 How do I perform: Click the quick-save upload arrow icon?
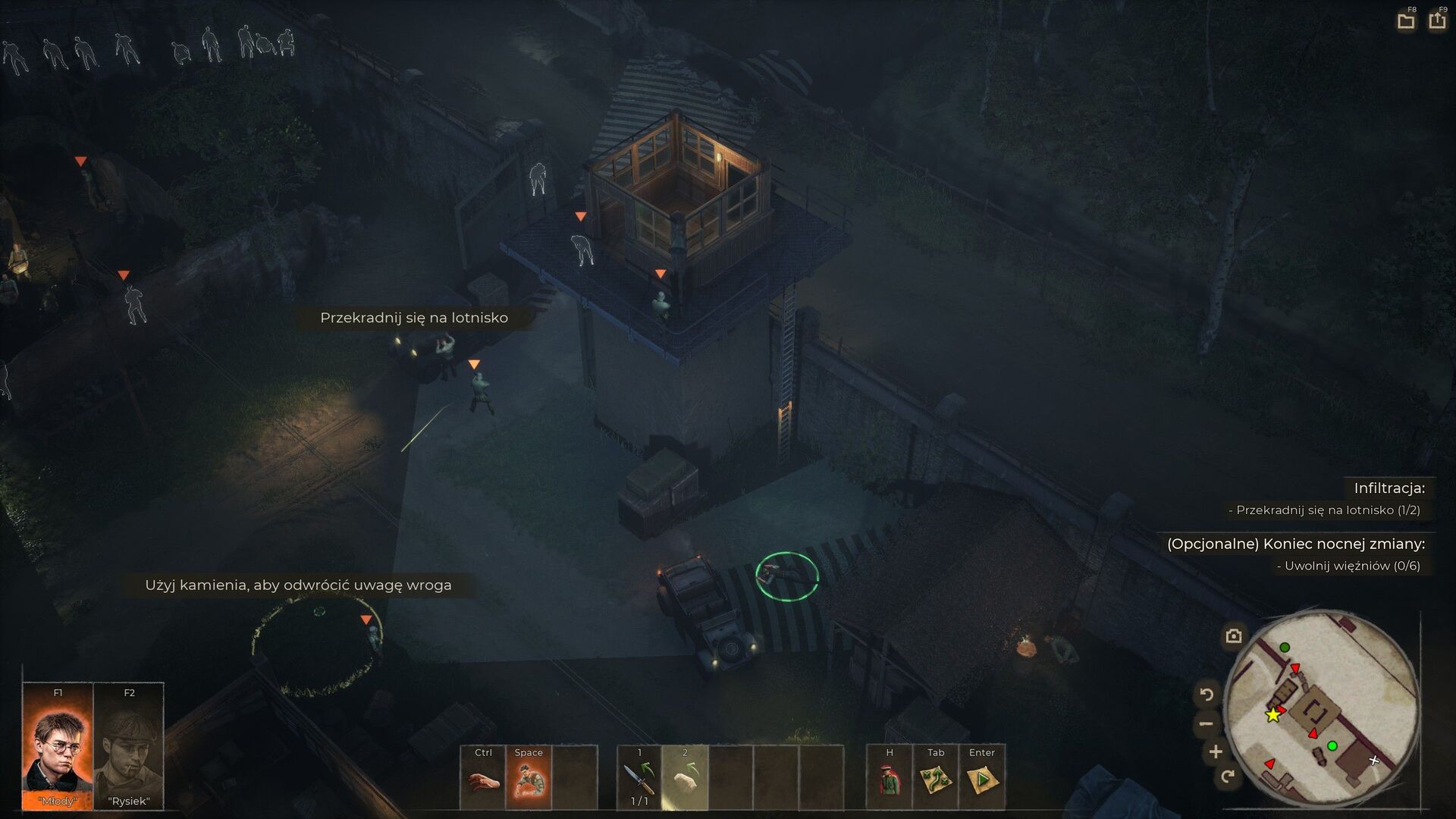coord(1437,20)
